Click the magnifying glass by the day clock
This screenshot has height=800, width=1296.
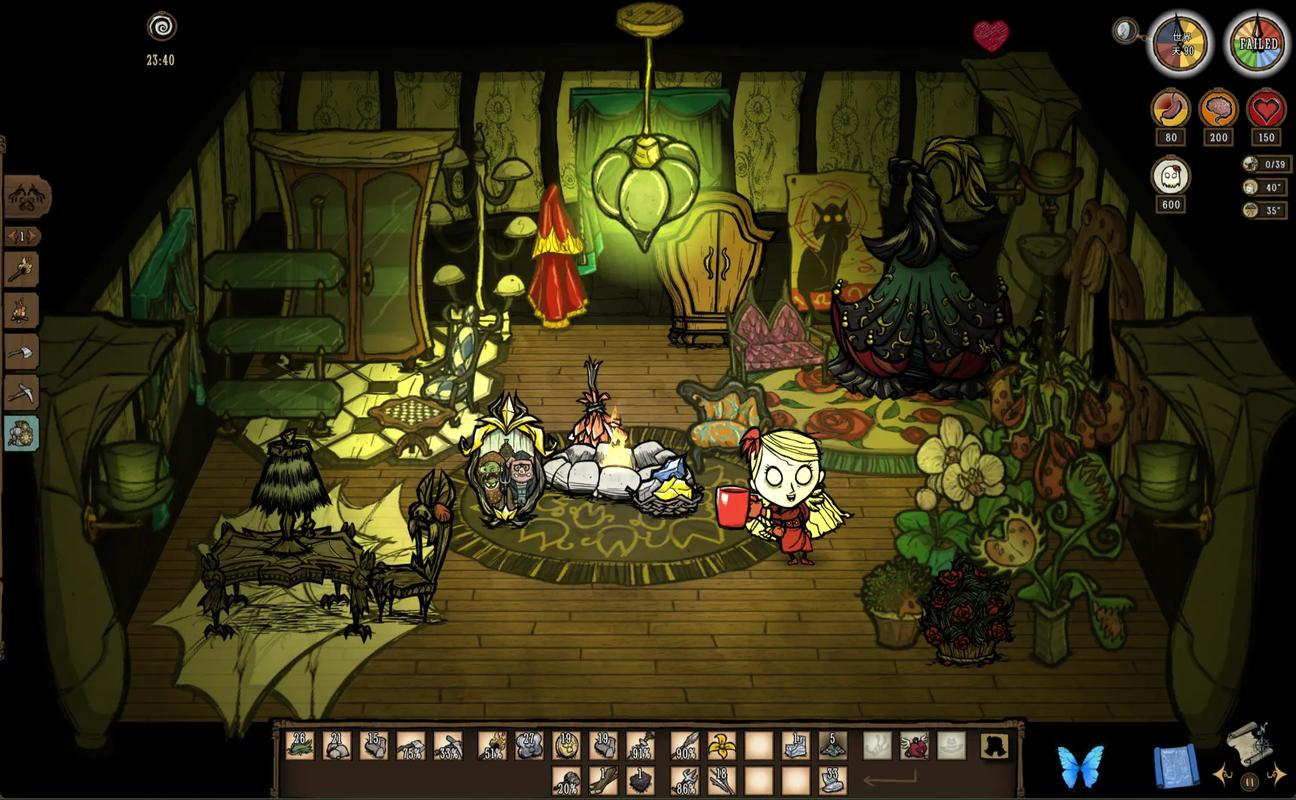[1126, 31]
